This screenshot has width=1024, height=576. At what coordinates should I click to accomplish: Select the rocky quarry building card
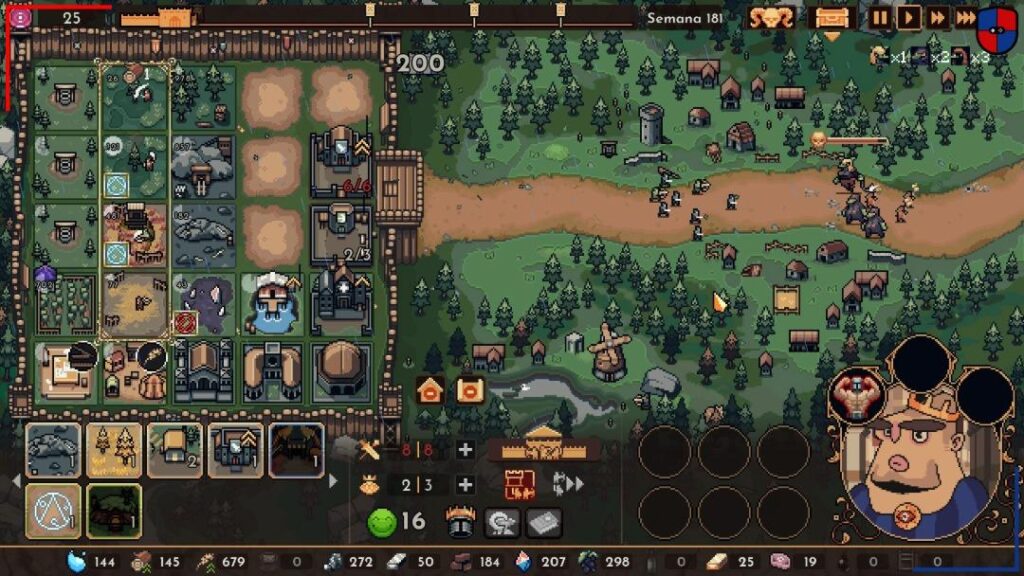53,450
